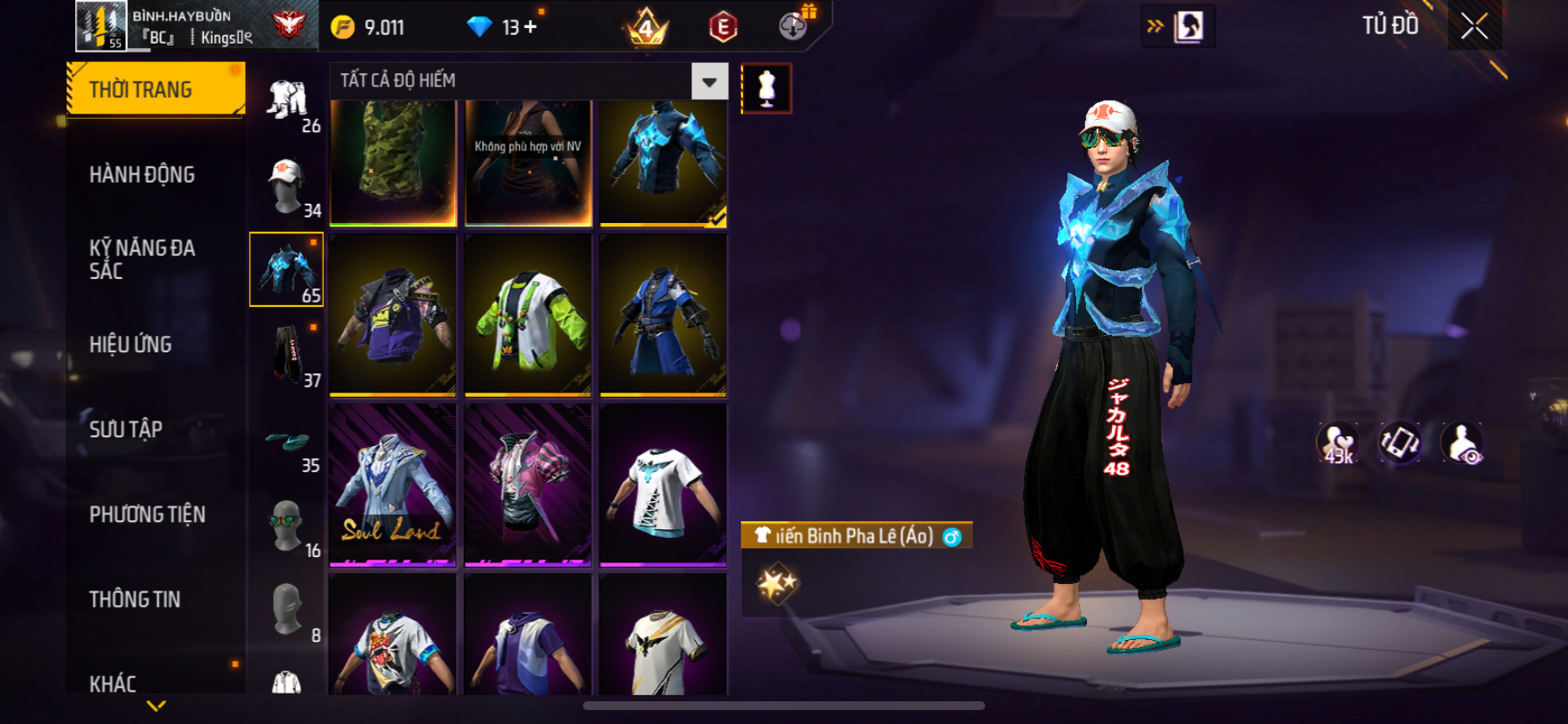The width and height of the screenshot is (1568, 724).
Task: Choose the pants category with count 37
Action: click(x=287, y=355)
